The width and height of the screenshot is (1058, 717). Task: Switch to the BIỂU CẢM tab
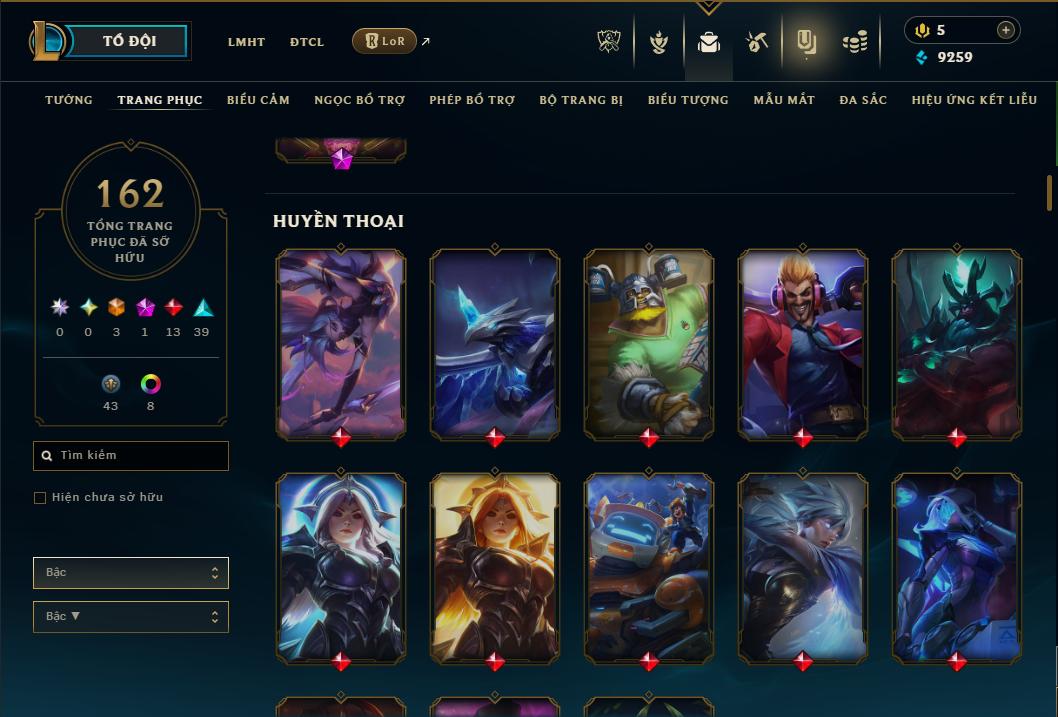pos(258,100)
